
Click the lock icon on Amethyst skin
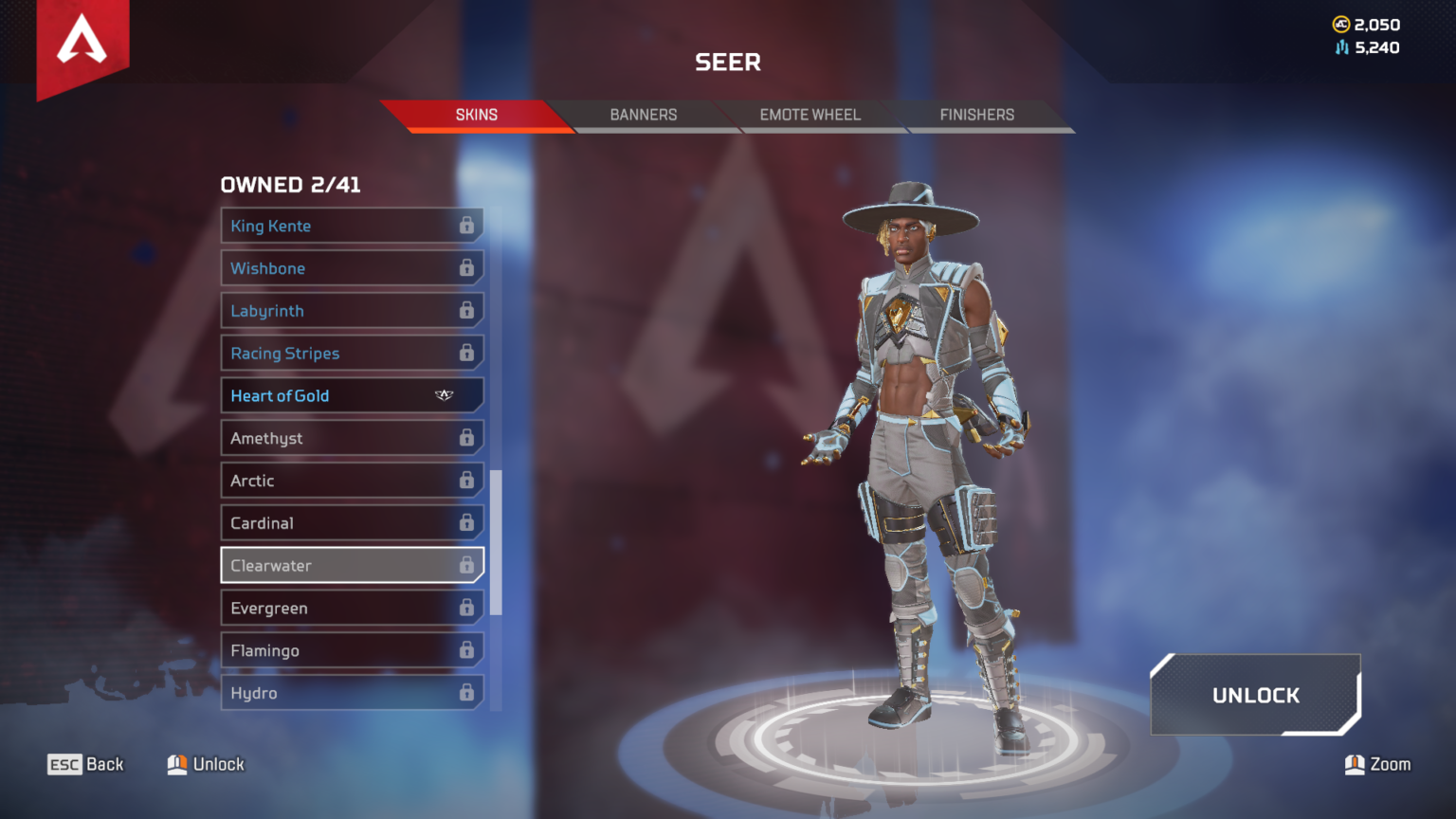(x=467, y=437)
